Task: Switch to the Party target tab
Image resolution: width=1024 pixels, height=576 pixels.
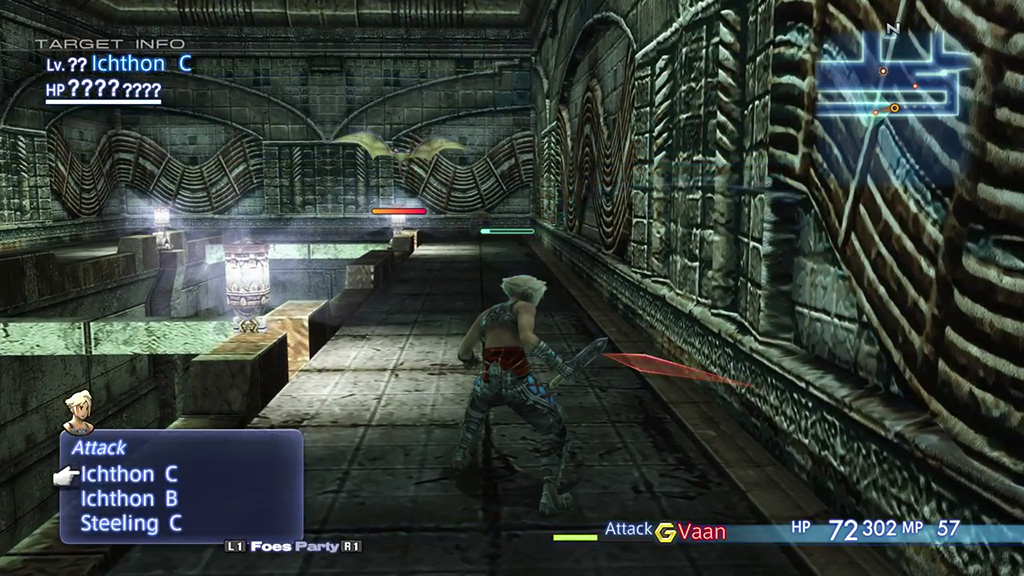Action: (320, 547)
